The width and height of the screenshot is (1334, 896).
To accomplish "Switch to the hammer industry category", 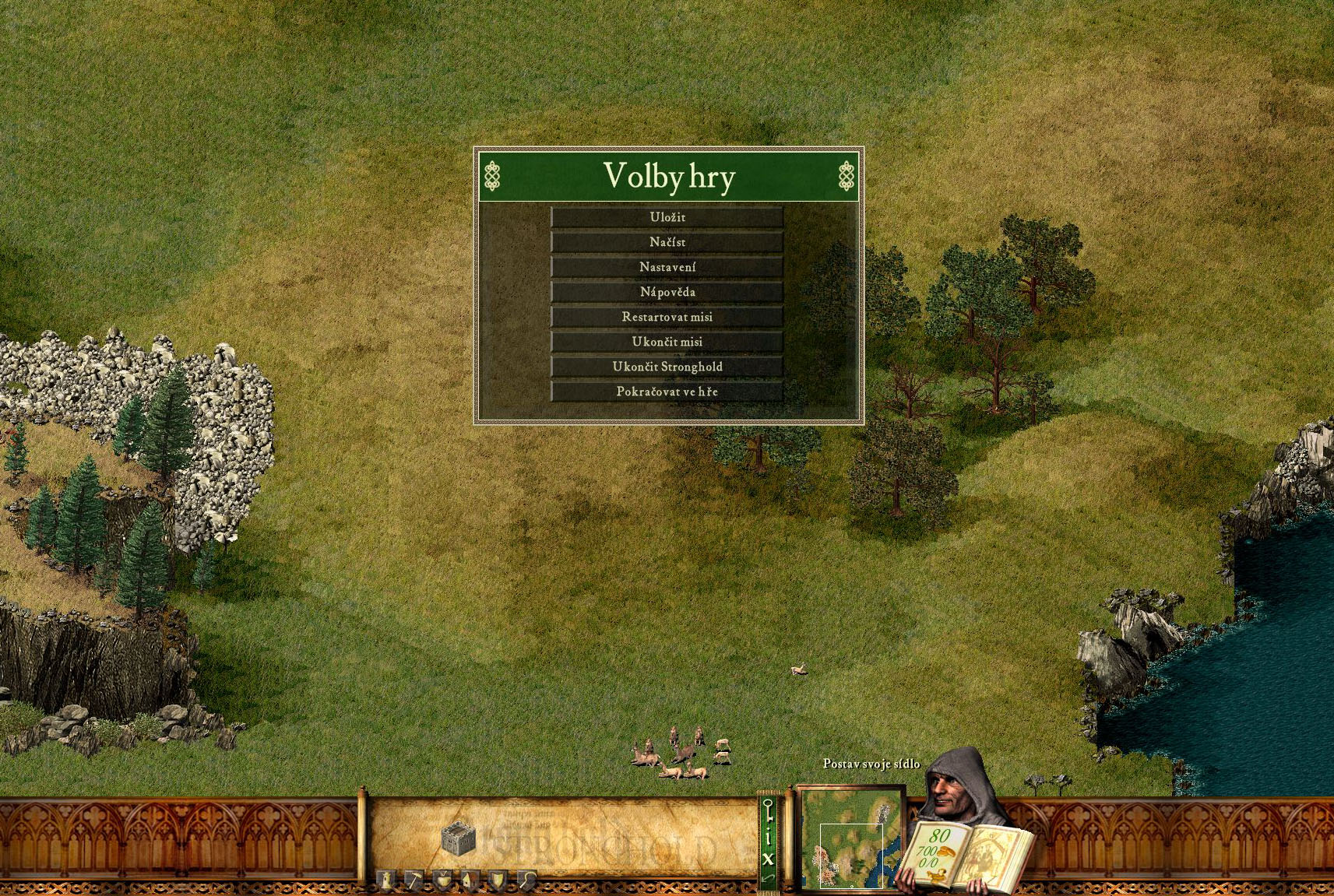I will pos(414,880).
